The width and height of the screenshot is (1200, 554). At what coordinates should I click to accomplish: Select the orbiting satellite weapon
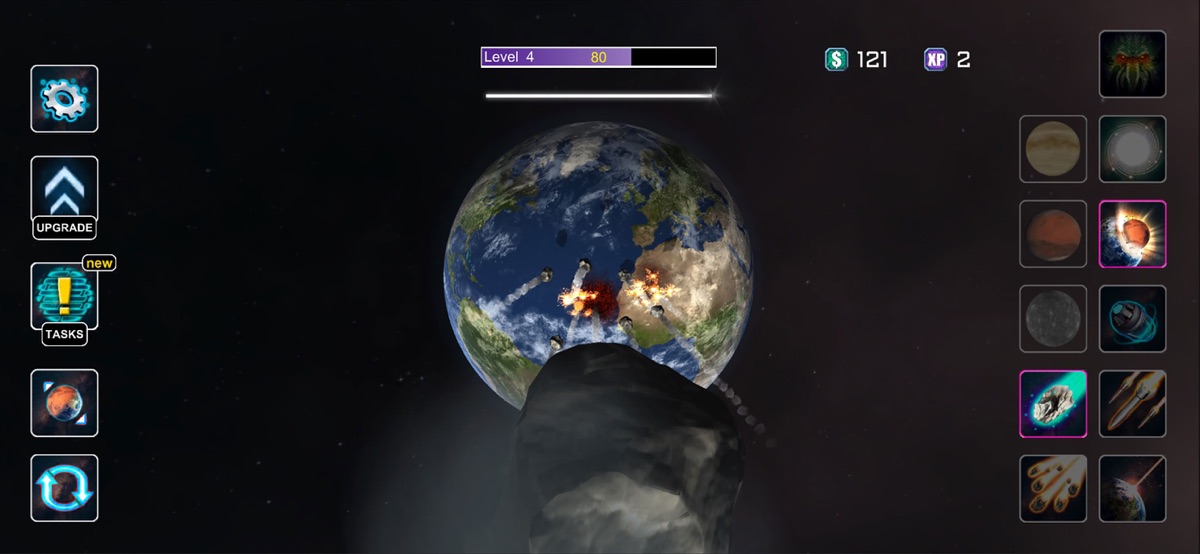point(1132,319)
